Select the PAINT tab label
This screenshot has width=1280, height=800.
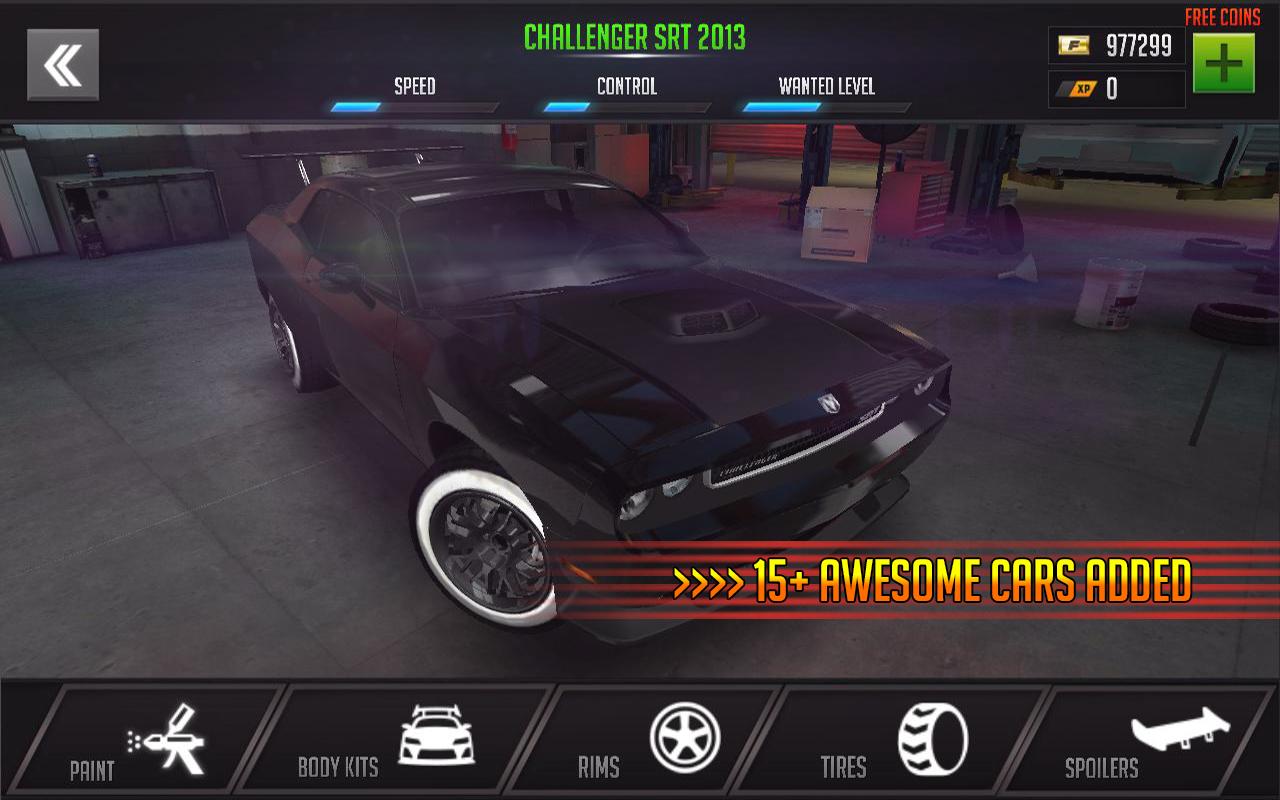click(91, 772)
